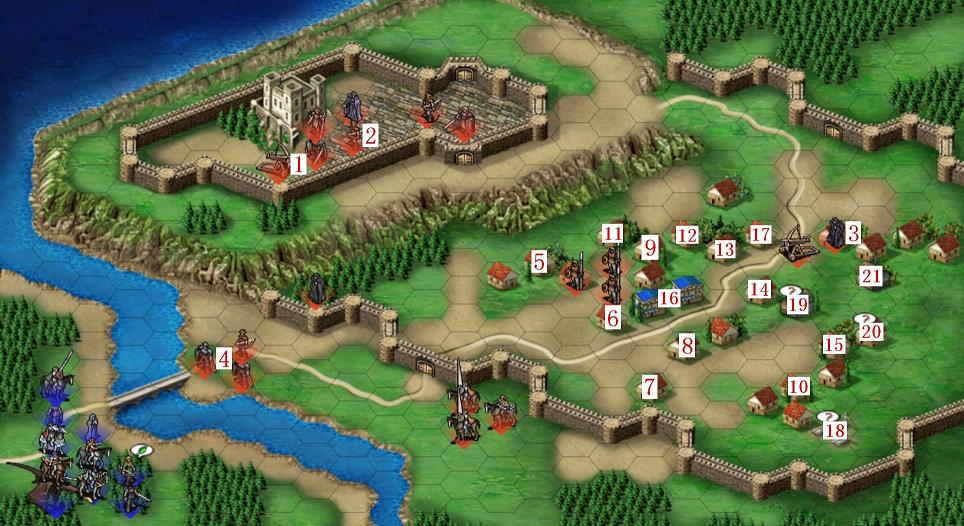
Task: Choose marker 3 beside the catapult
Action: pyautogui.click(x=853, y=234)
